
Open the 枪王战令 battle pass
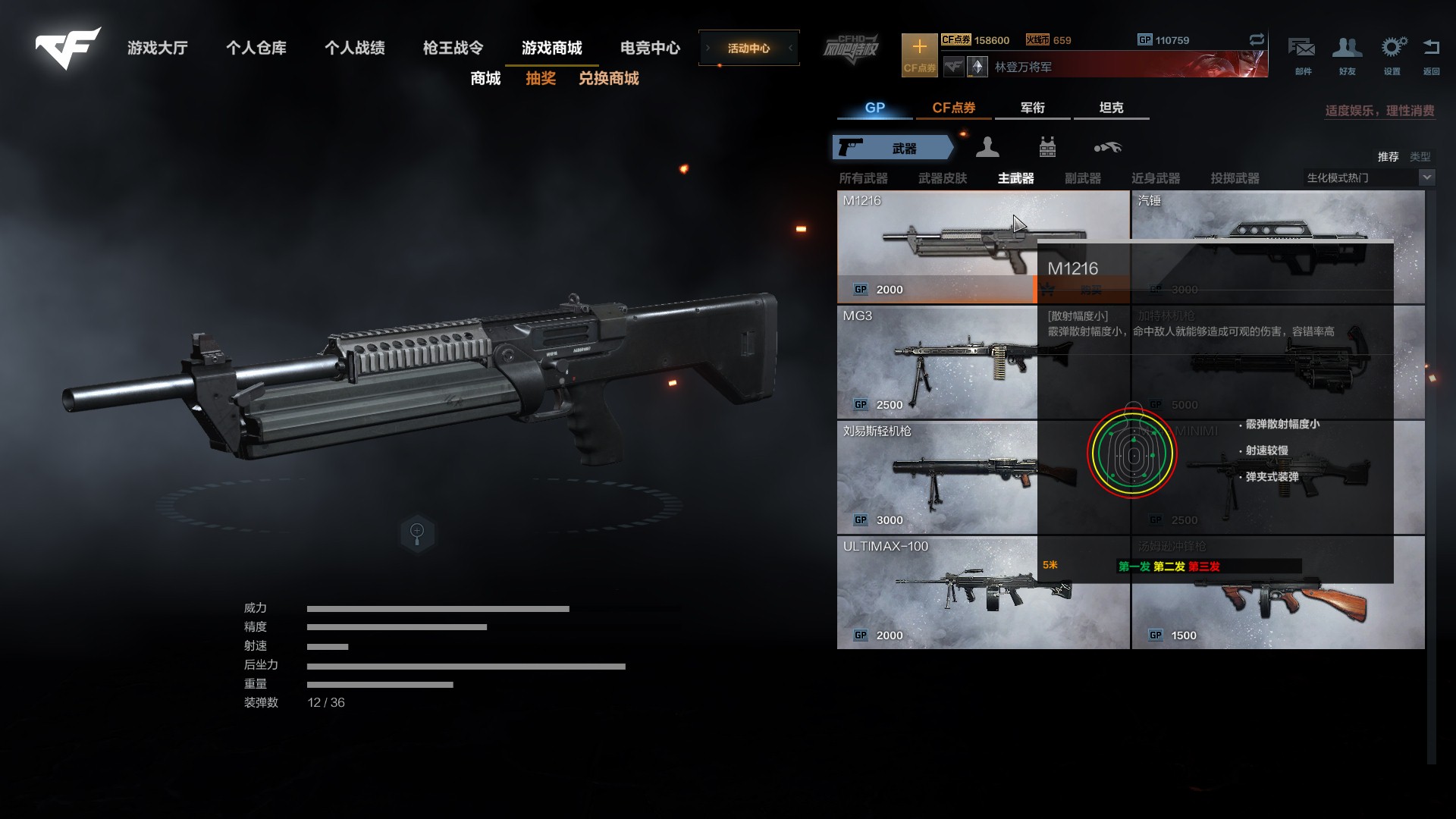click(453, 49)
